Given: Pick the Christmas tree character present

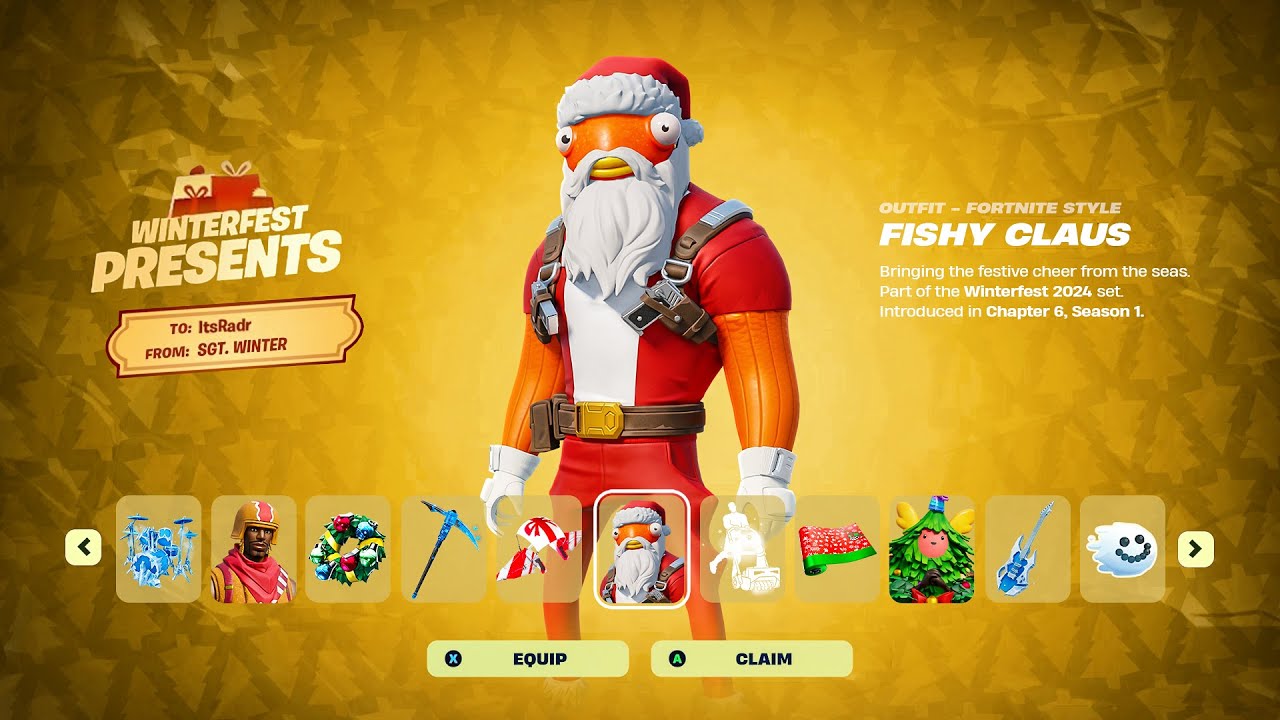Looking at the screenshot, I should pyautogui.click(x=931, y=549).
